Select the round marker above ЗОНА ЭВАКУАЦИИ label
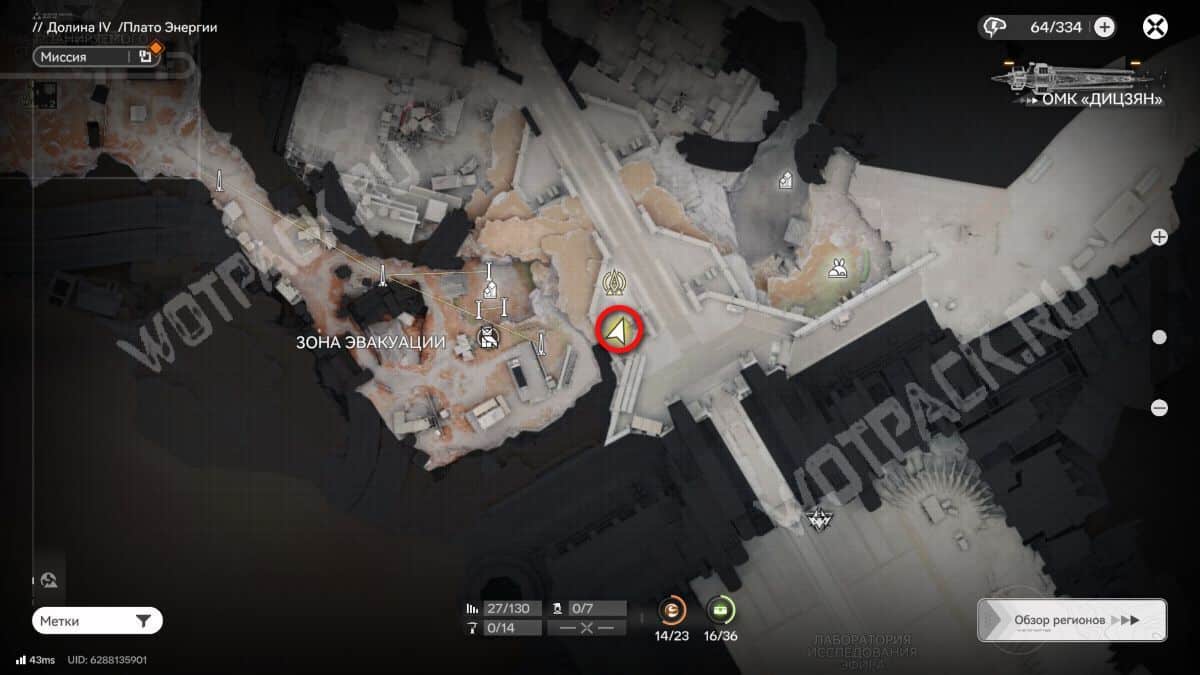The image size is (1200, 675). tap(487, 338)
